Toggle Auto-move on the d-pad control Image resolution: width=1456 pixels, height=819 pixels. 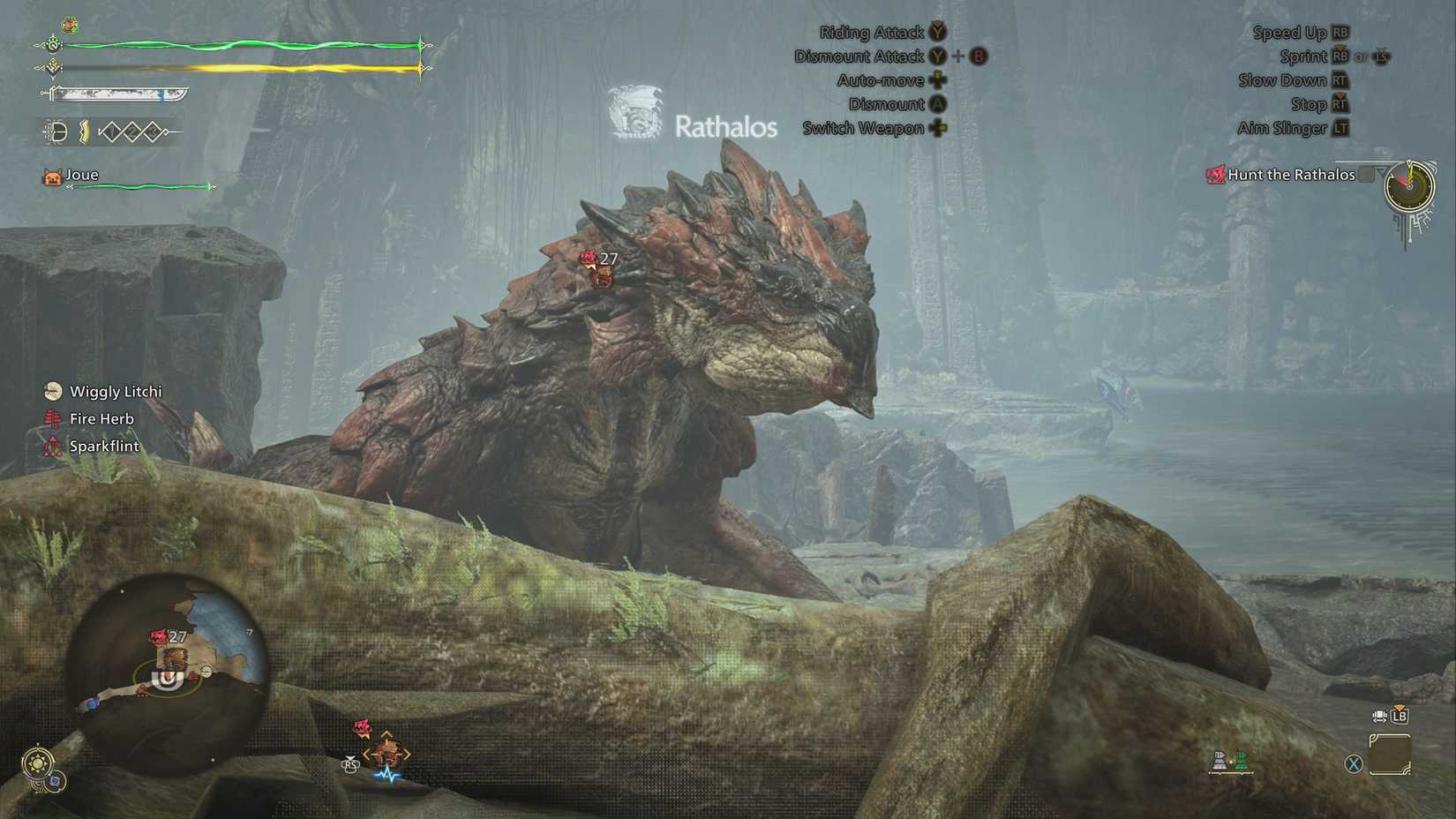pyautogui.click(x=938, y=79)
